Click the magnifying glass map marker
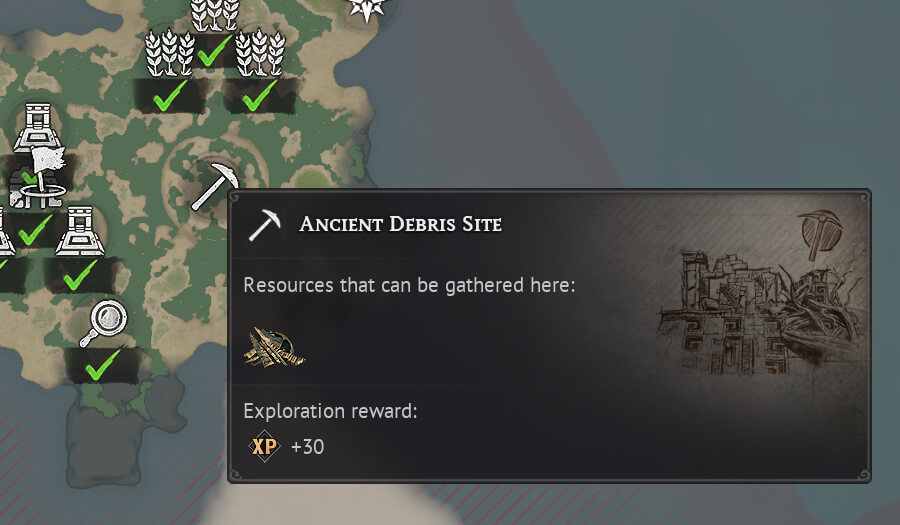This screenshot has width=900, height=525. (104, 322)
